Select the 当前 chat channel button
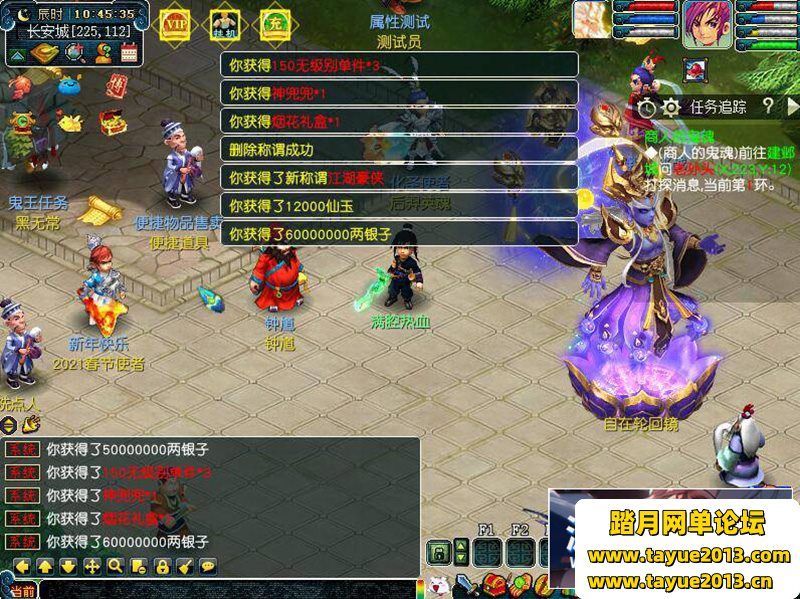This screenshot has height=599, width=800. click(x=21, y=591)
